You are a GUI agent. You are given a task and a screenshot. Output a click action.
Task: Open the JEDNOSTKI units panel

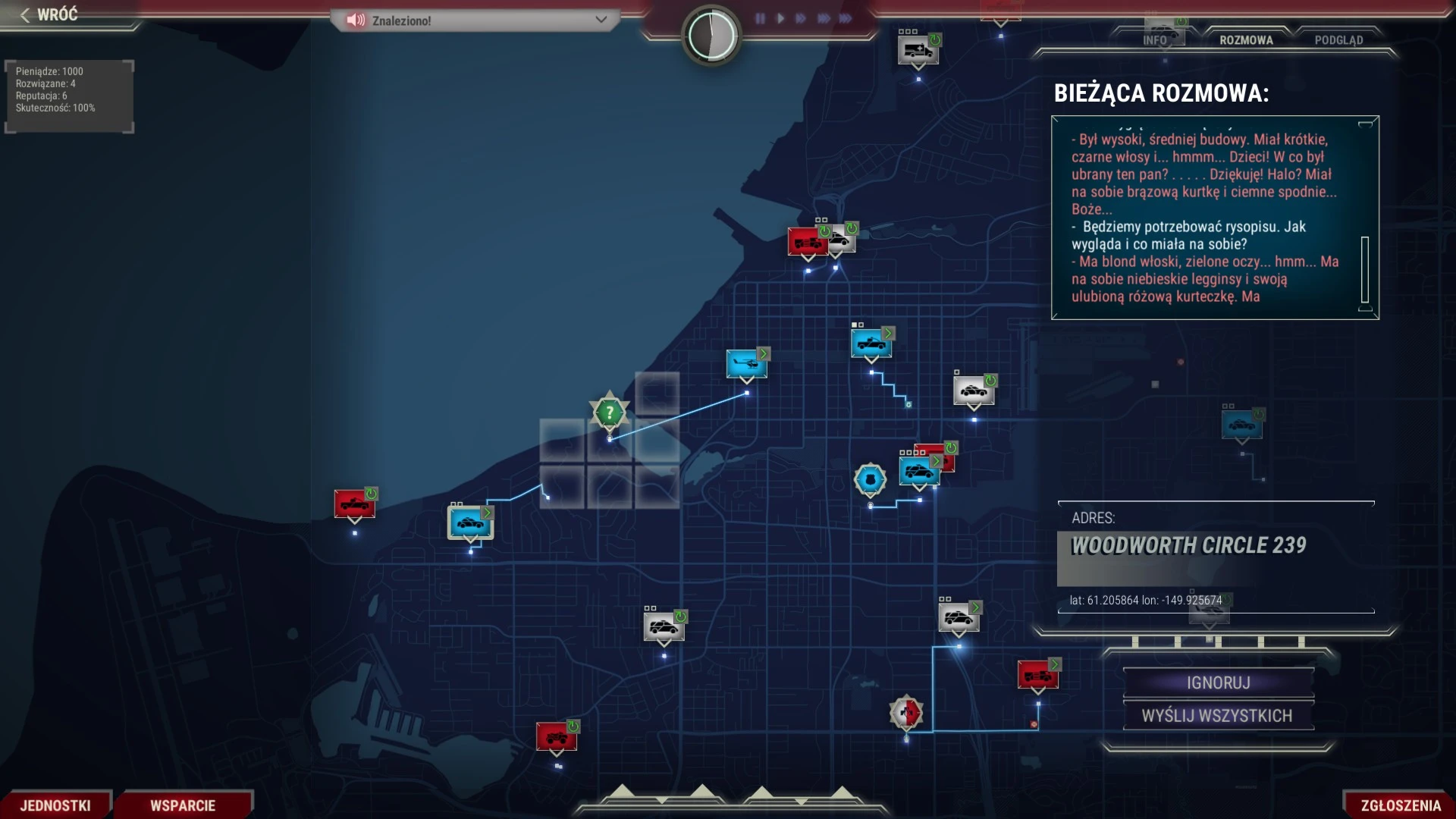55,805
